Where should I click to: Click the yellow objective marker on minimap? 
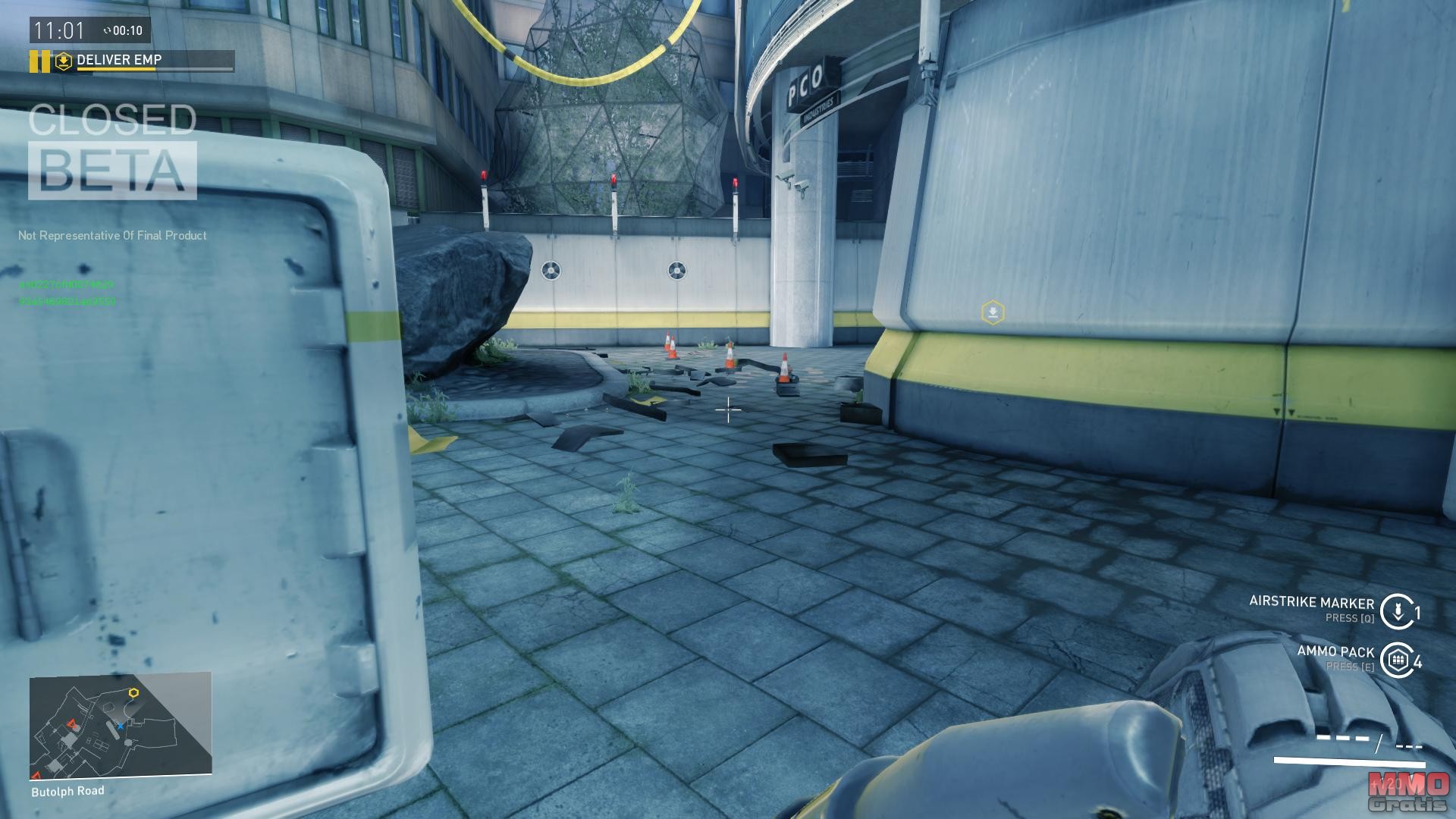click(x=134, y=692)
